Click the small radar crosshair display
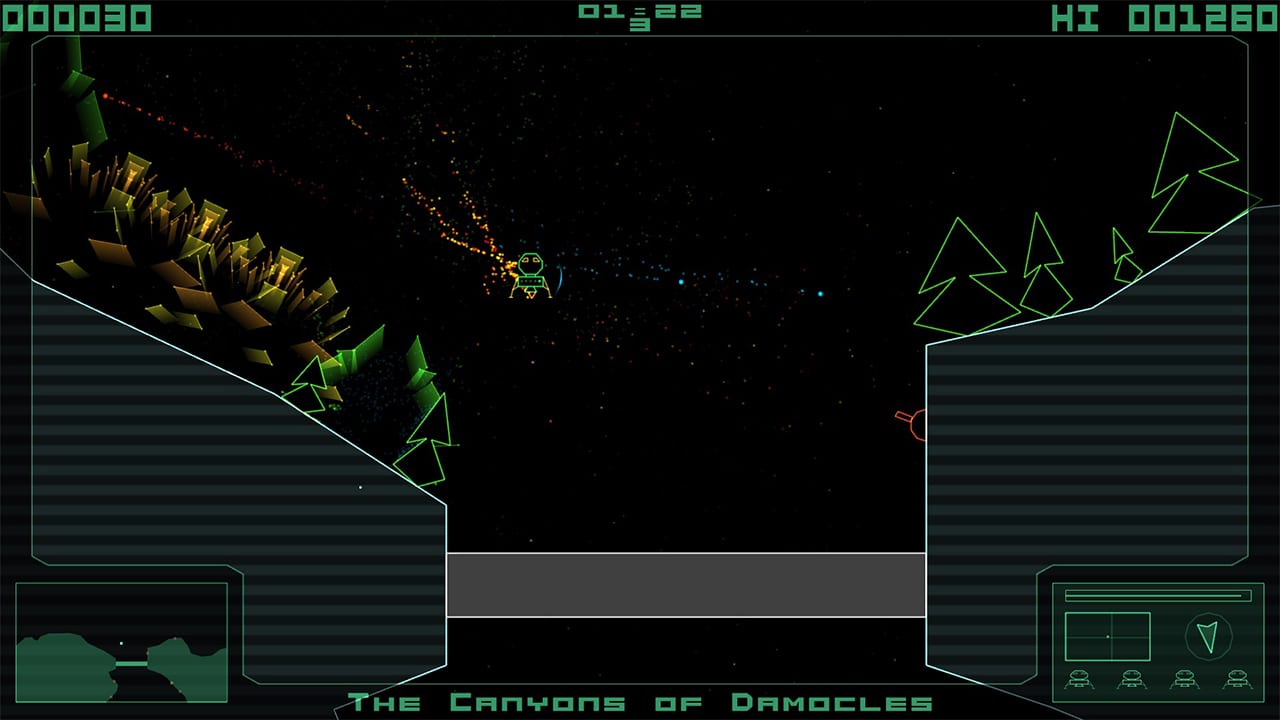This screenshot has height=720, width=1280. [1108, 636]
